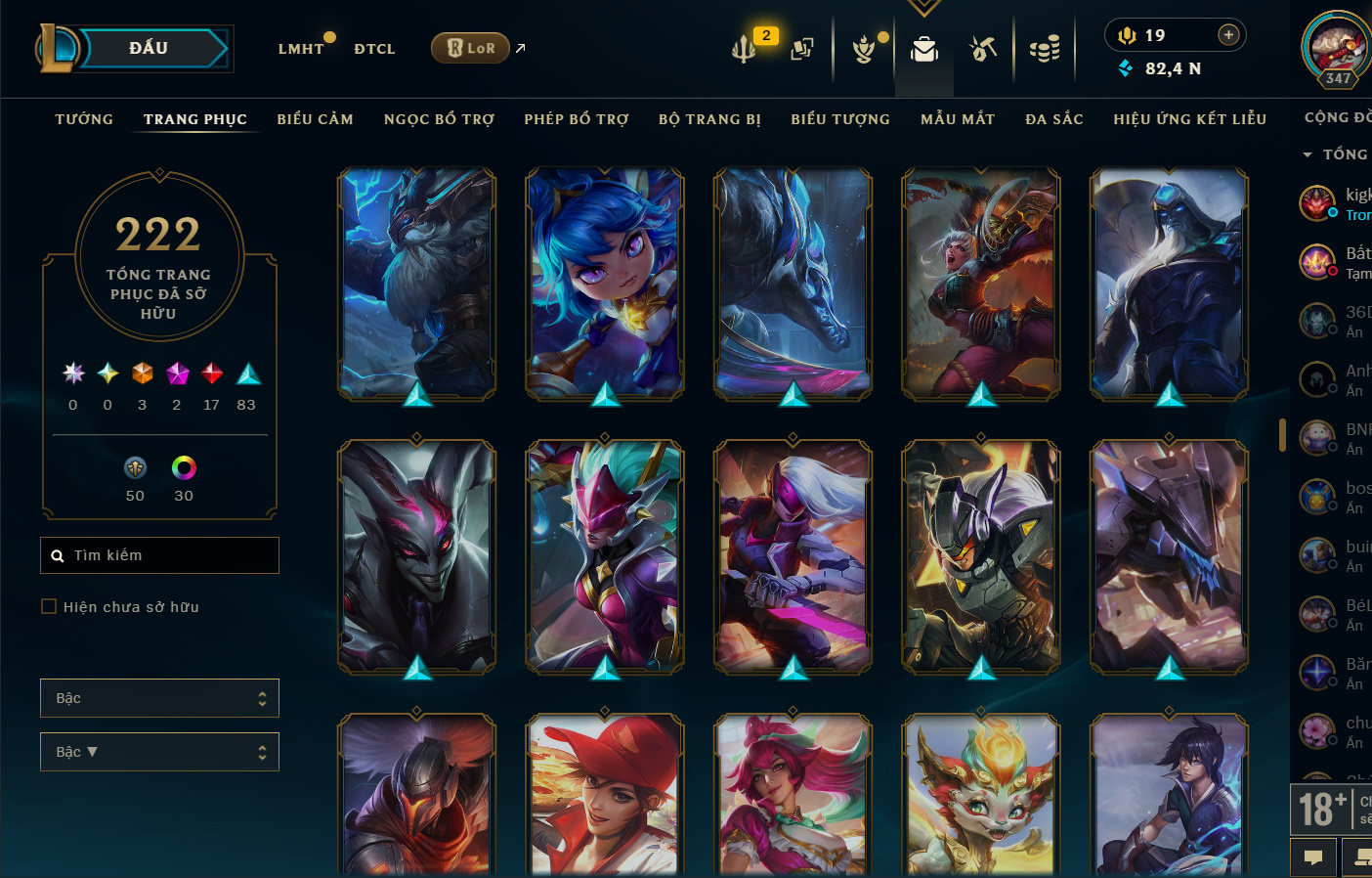Select the blue-haired chibi girl skin card

(605, 284)
